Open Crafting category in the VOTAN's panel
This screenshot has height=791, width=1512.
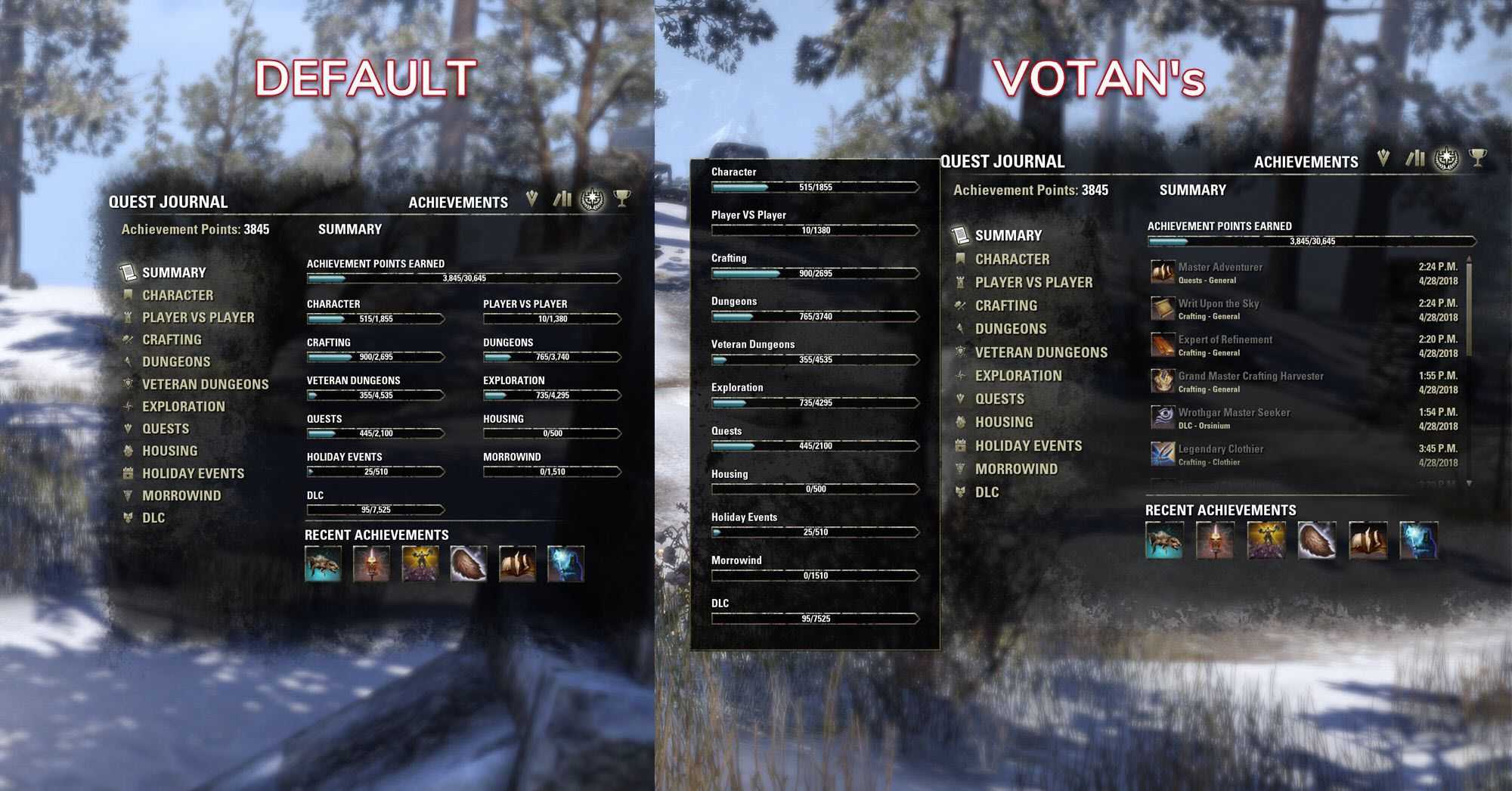(1005, 306)
